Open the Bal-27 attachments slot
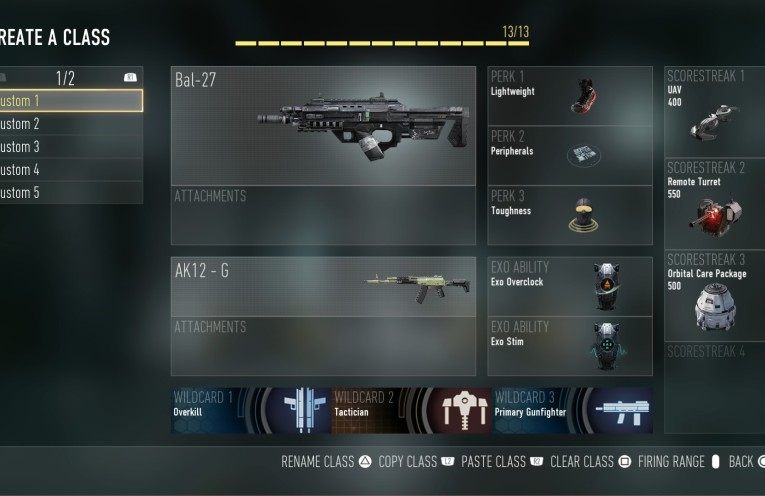 tap(323, 215)
